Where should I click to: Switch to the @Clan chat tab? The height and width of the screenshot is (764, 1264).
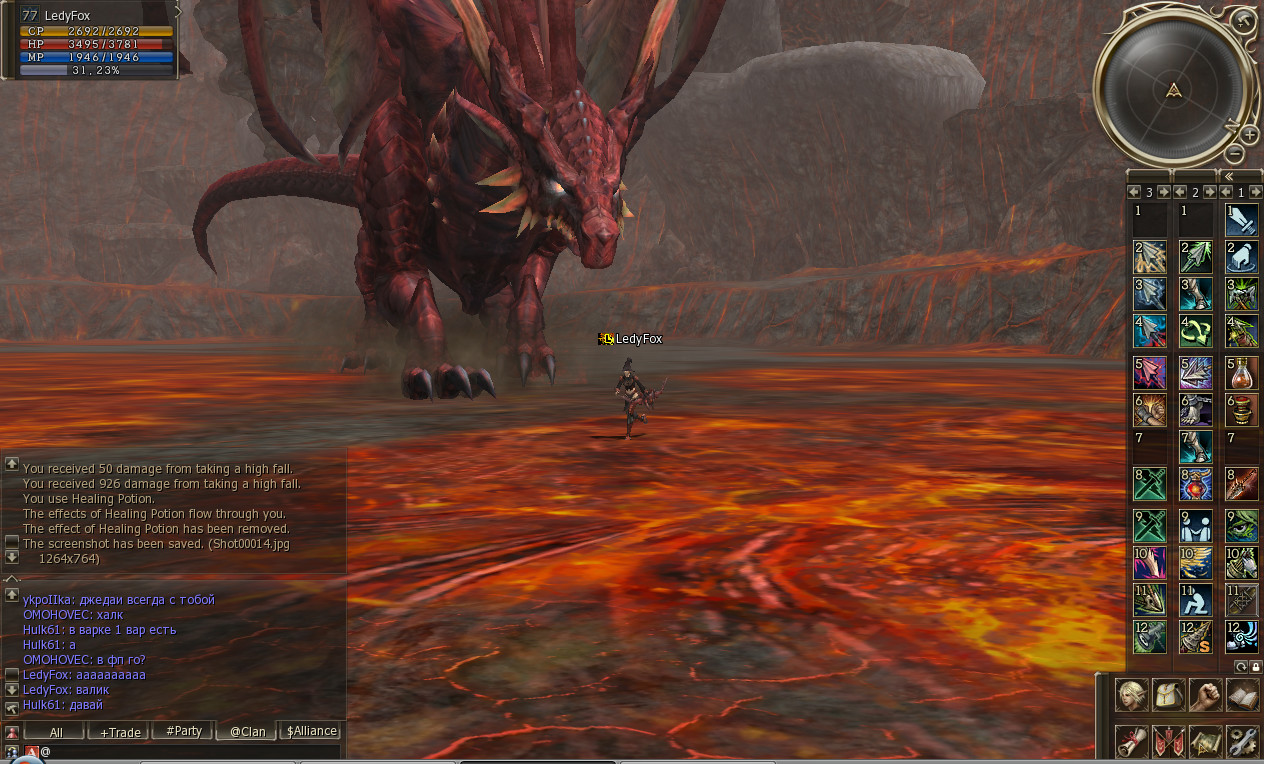pos(248,732)
